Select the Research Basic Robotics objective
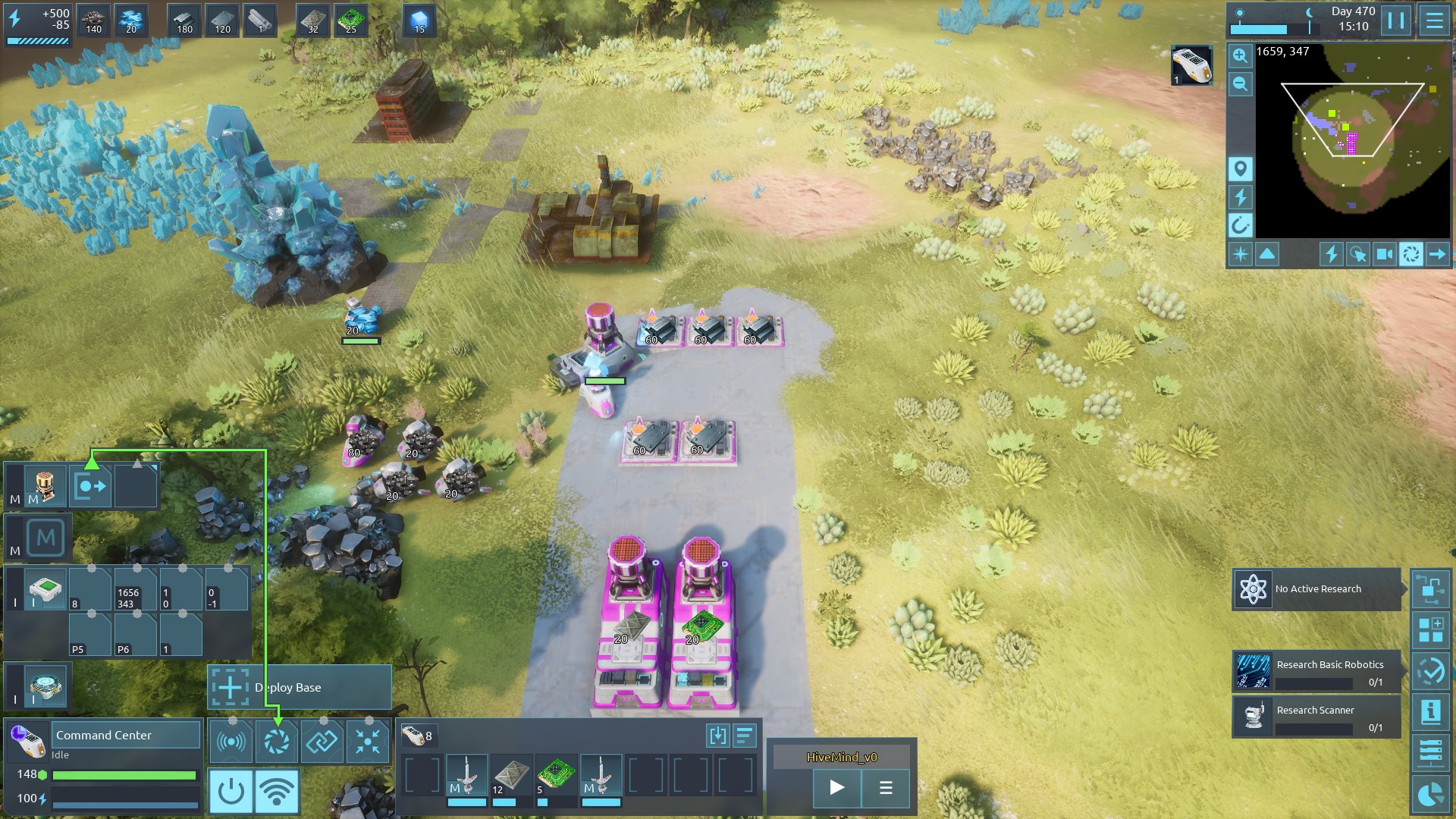Image resolution: width=1456 pixels, height=819 pixels. [1316, 672]
